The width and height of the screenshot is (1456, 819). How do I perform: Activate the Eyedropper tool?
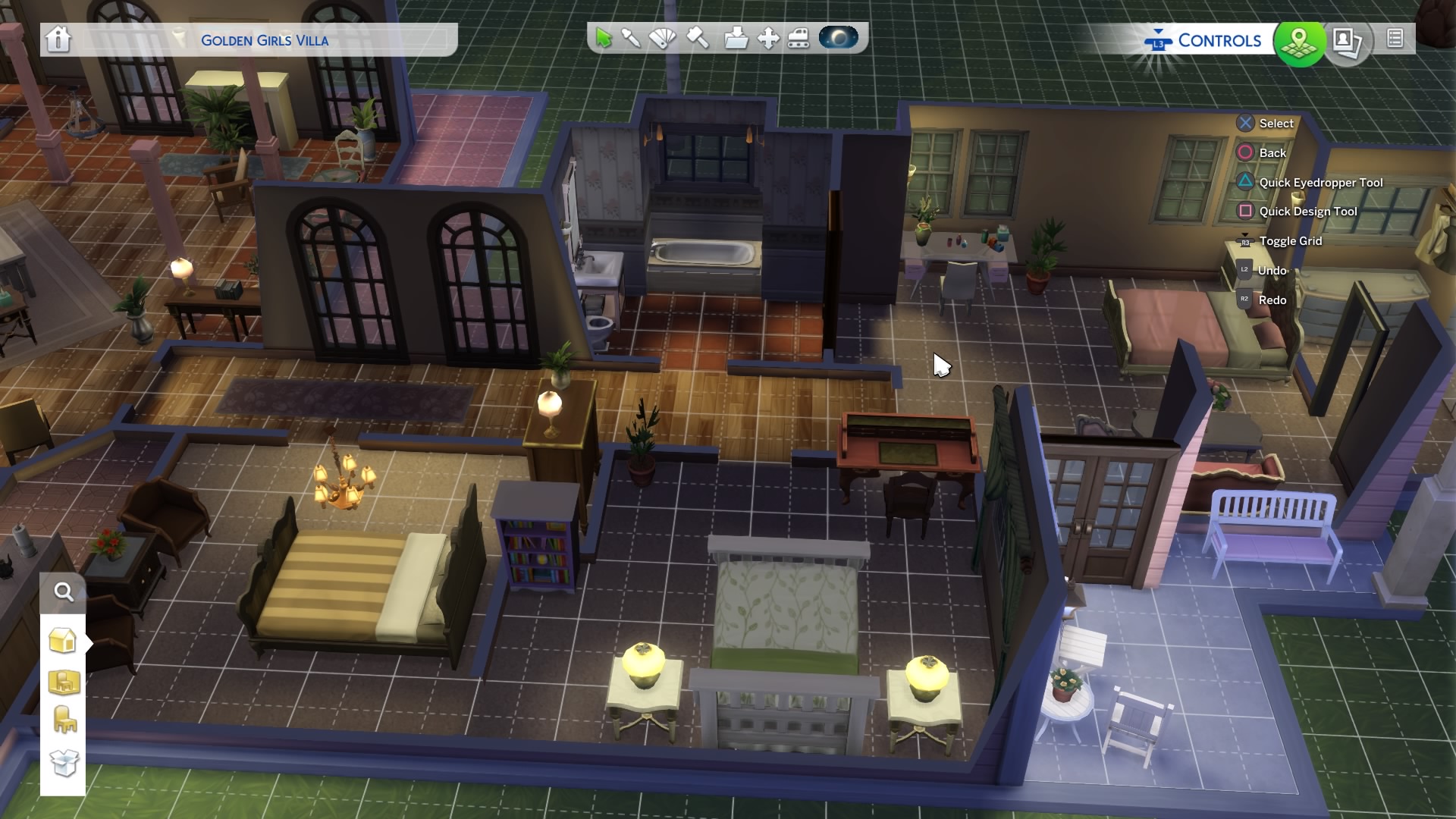tap(631, 38)
